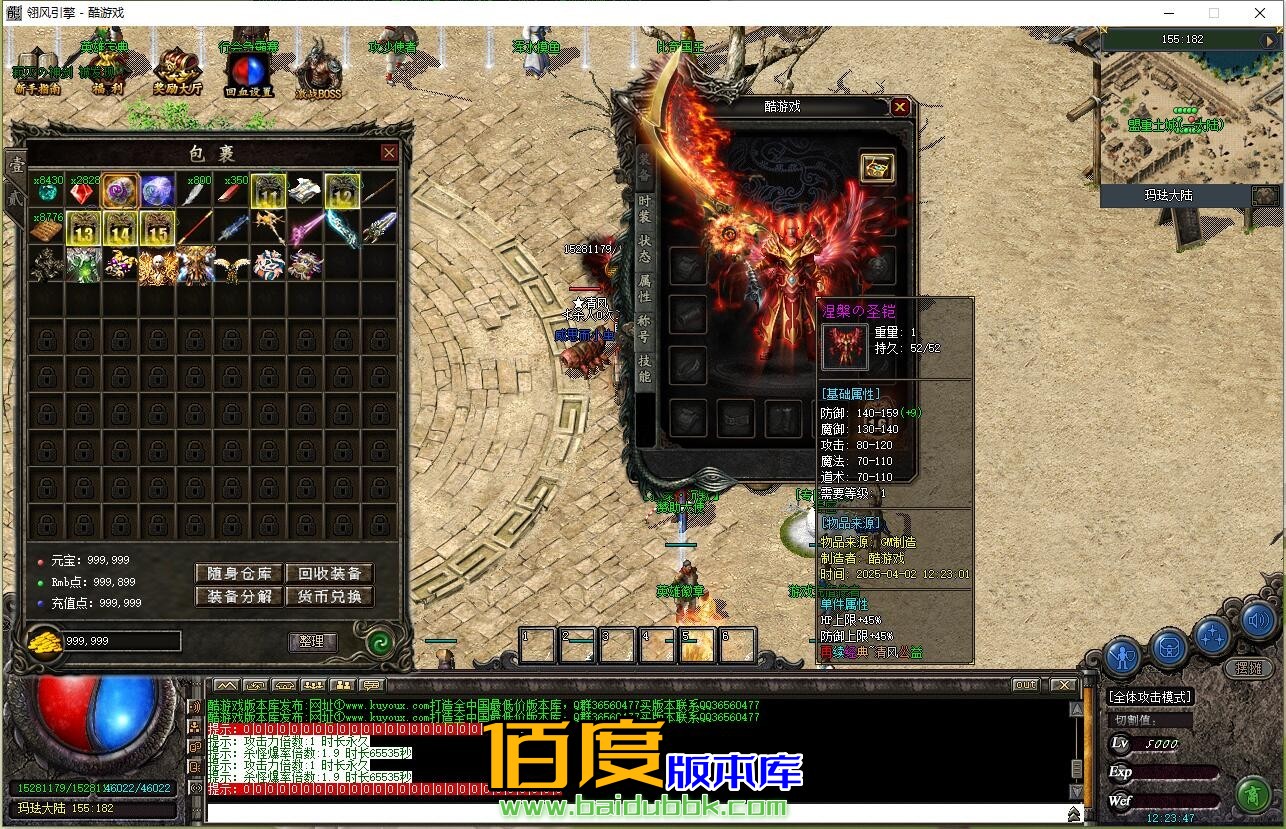Open the 奖励大厅 reward hall chest
This screenshot has width=1286, height=829.
[177, 71]
